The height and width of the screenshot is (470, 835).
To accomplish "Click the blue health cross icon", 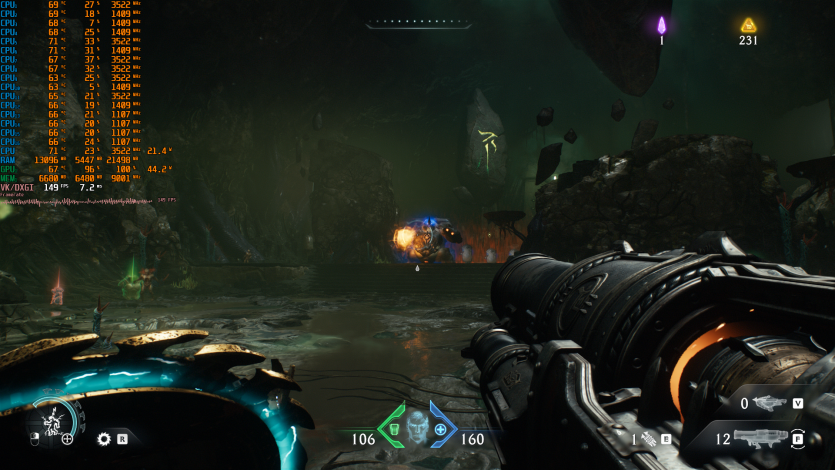I will [440, 428].
